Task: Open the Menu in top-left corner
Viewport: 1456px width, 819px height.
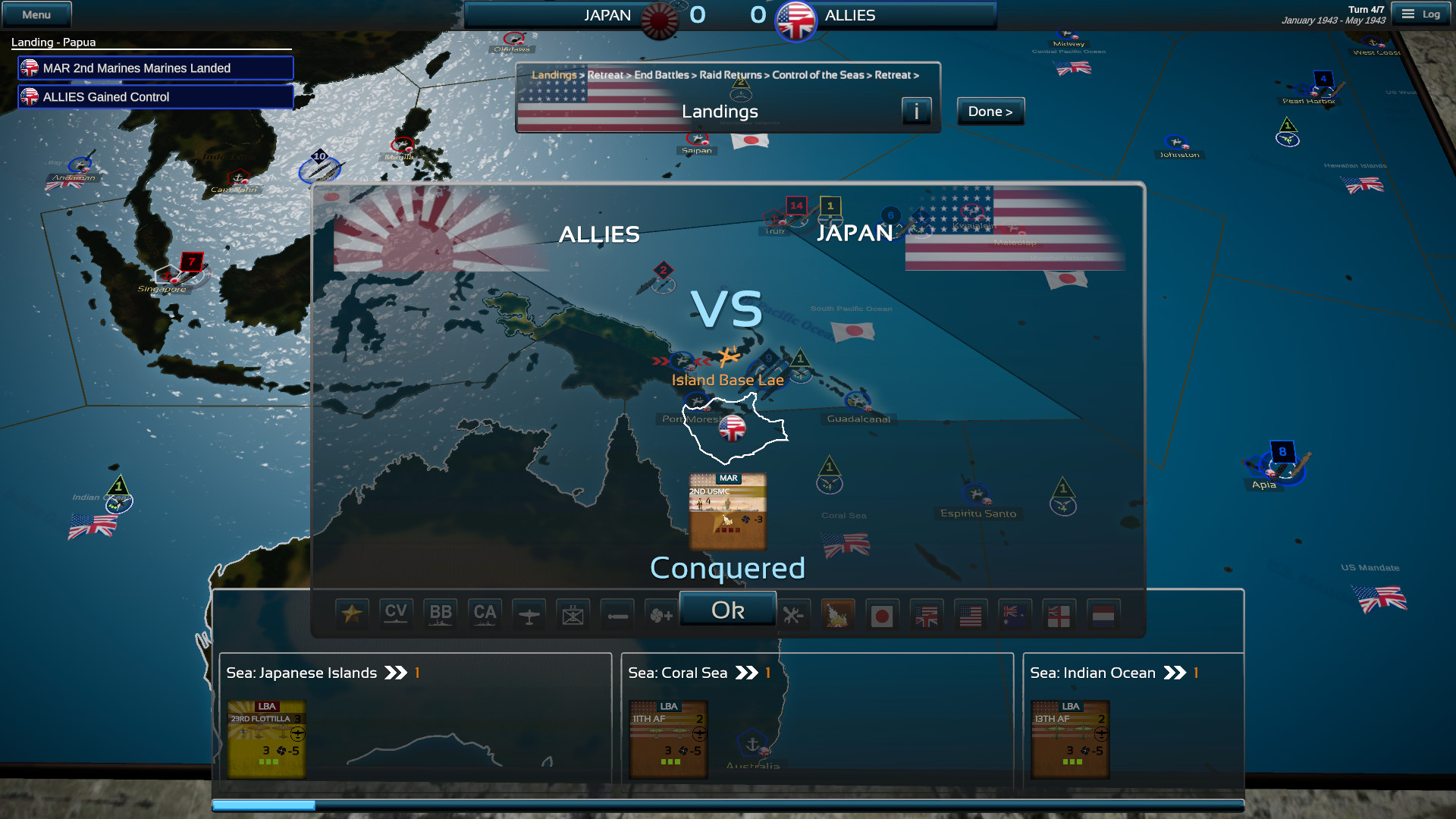Action: pyautogui.click(x=36, y=13)
